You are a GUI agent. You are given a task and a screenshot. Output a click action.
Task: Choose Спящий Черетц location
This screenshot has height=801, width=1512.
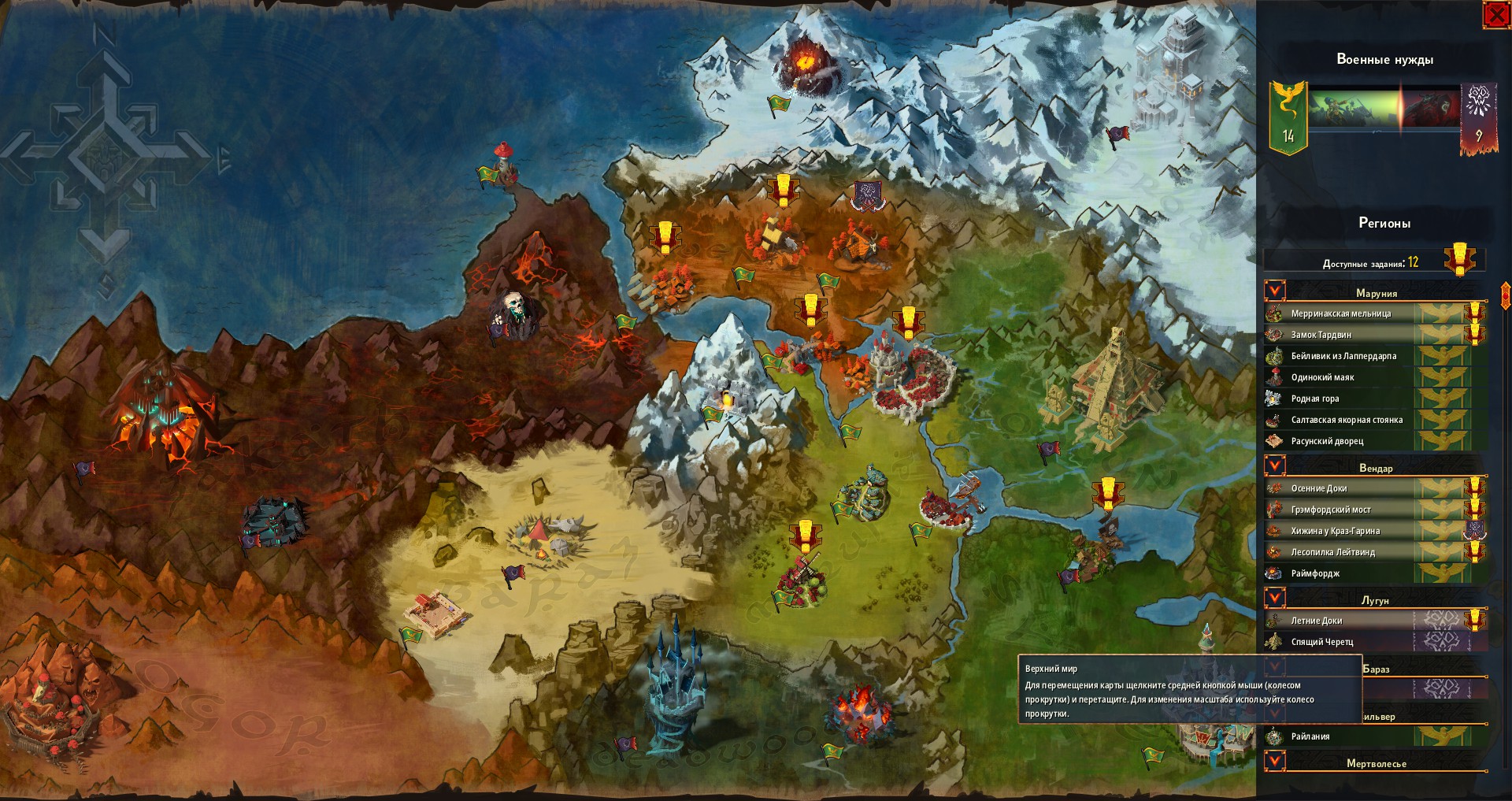(1321, 642)
